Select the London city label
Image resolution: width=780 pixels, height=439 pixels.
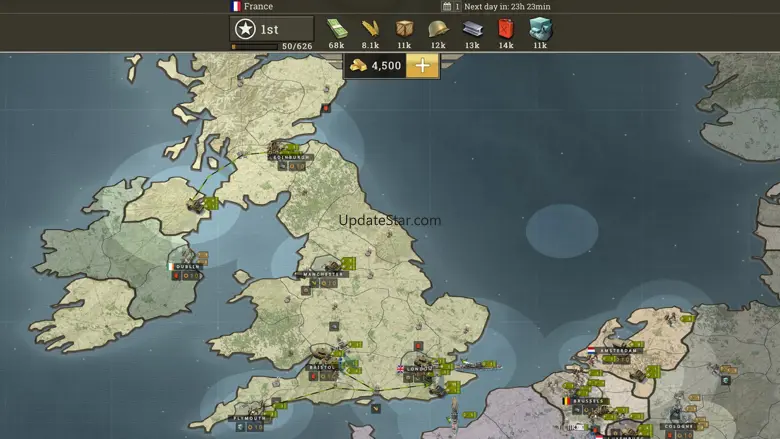[x=417, y=368]
